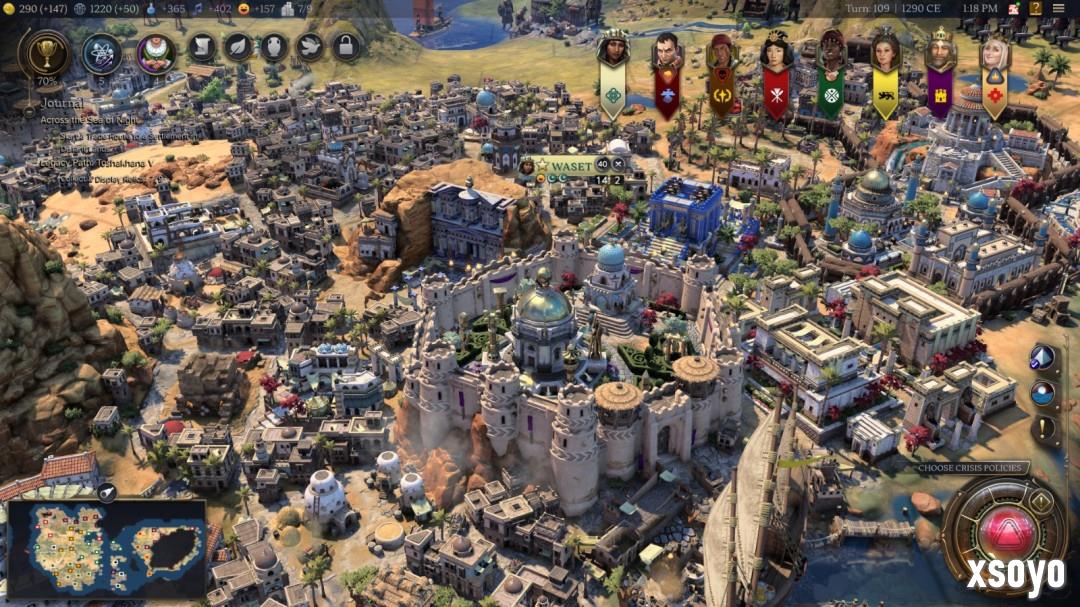Open the exclamation mark notification
The image size is (1080, 607).
tap(1043, 430)
